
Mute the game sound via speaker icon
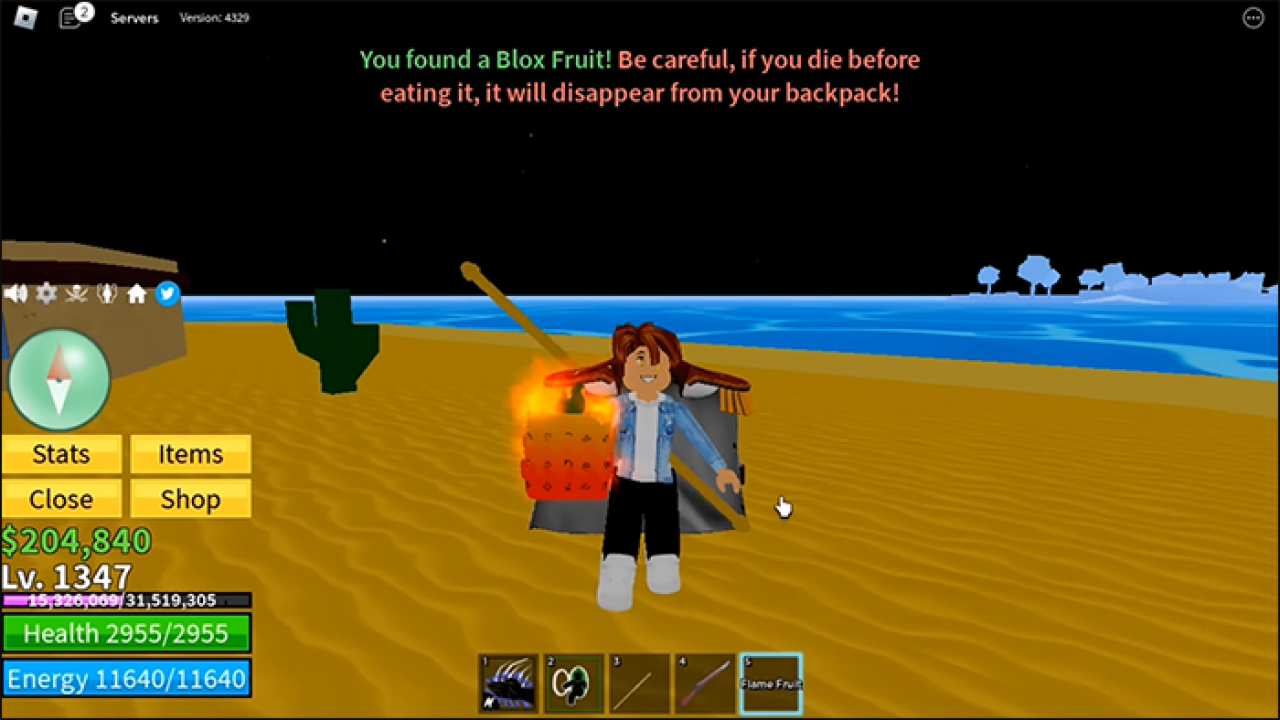click(x=15, y=293)
